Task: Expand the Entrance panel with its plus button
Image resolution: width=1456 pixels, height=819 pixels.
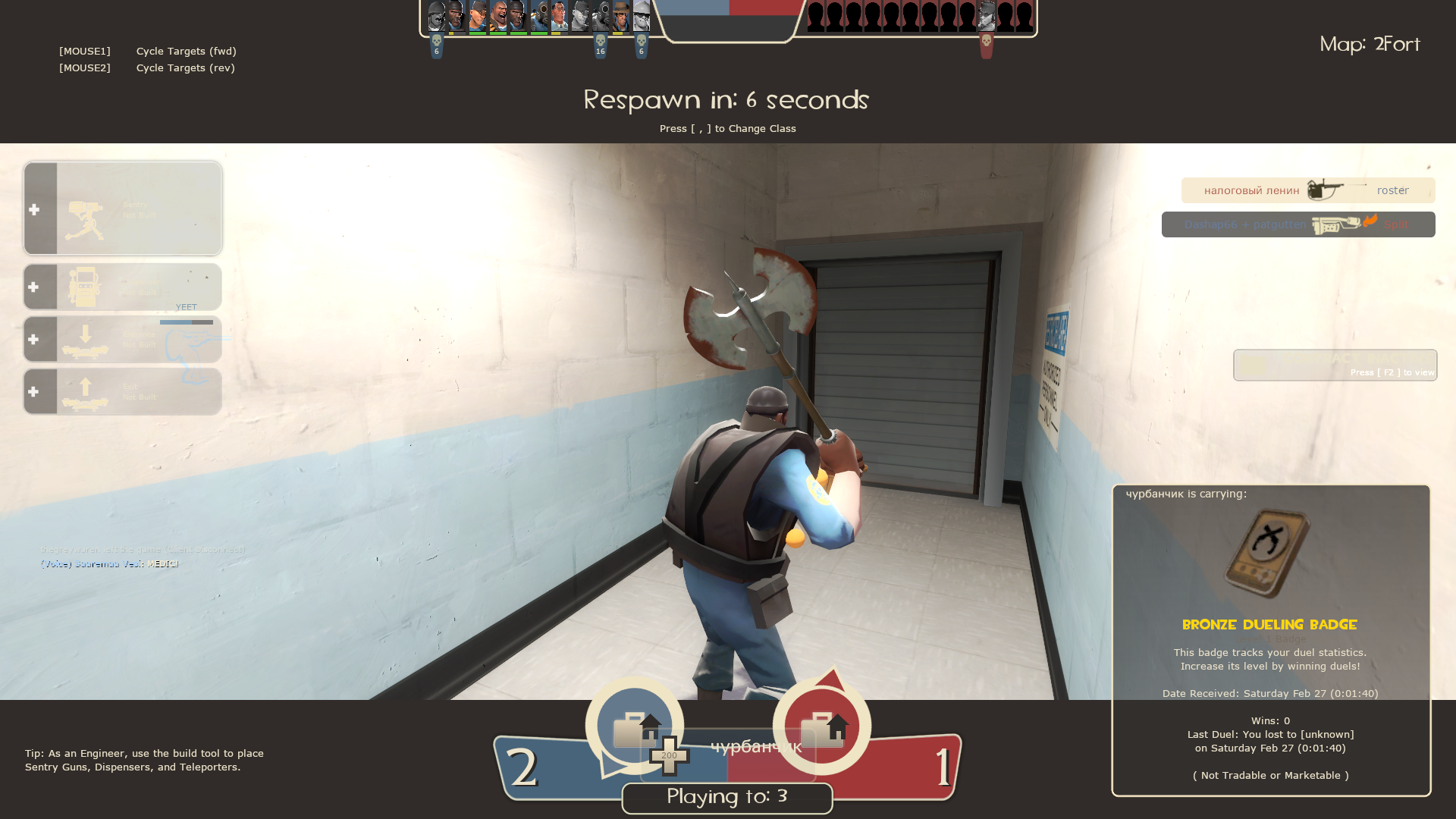Action: coord(35,339)
